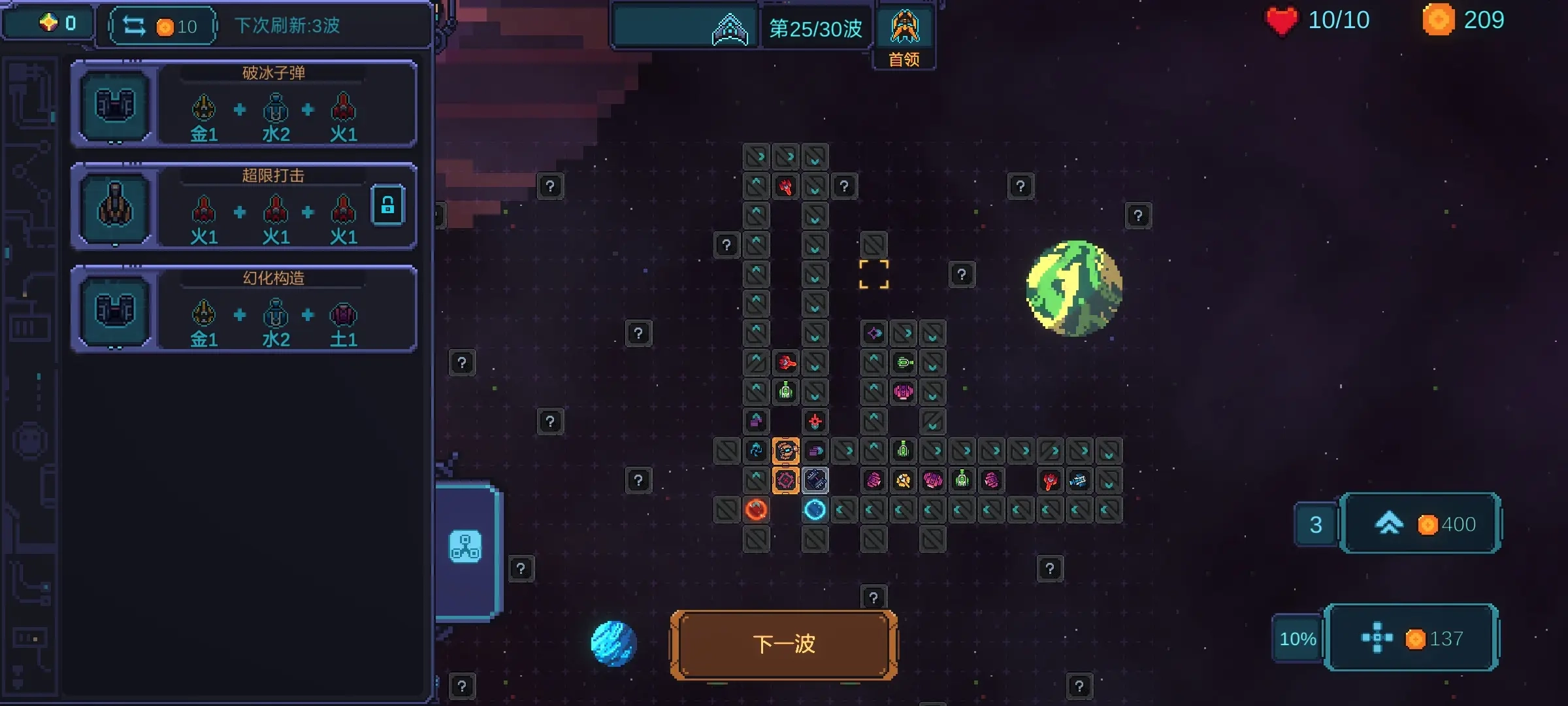Start the next wave with 下一波
Viewport: 1568px width, 706px height.
tap(783, 645)
